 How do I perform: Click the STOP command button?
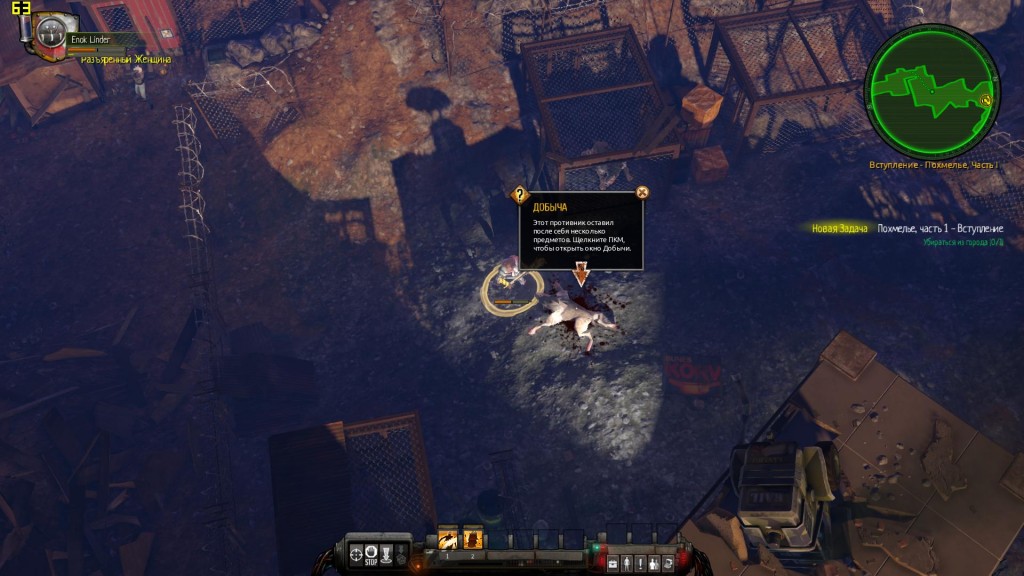[x=372, y=553]
